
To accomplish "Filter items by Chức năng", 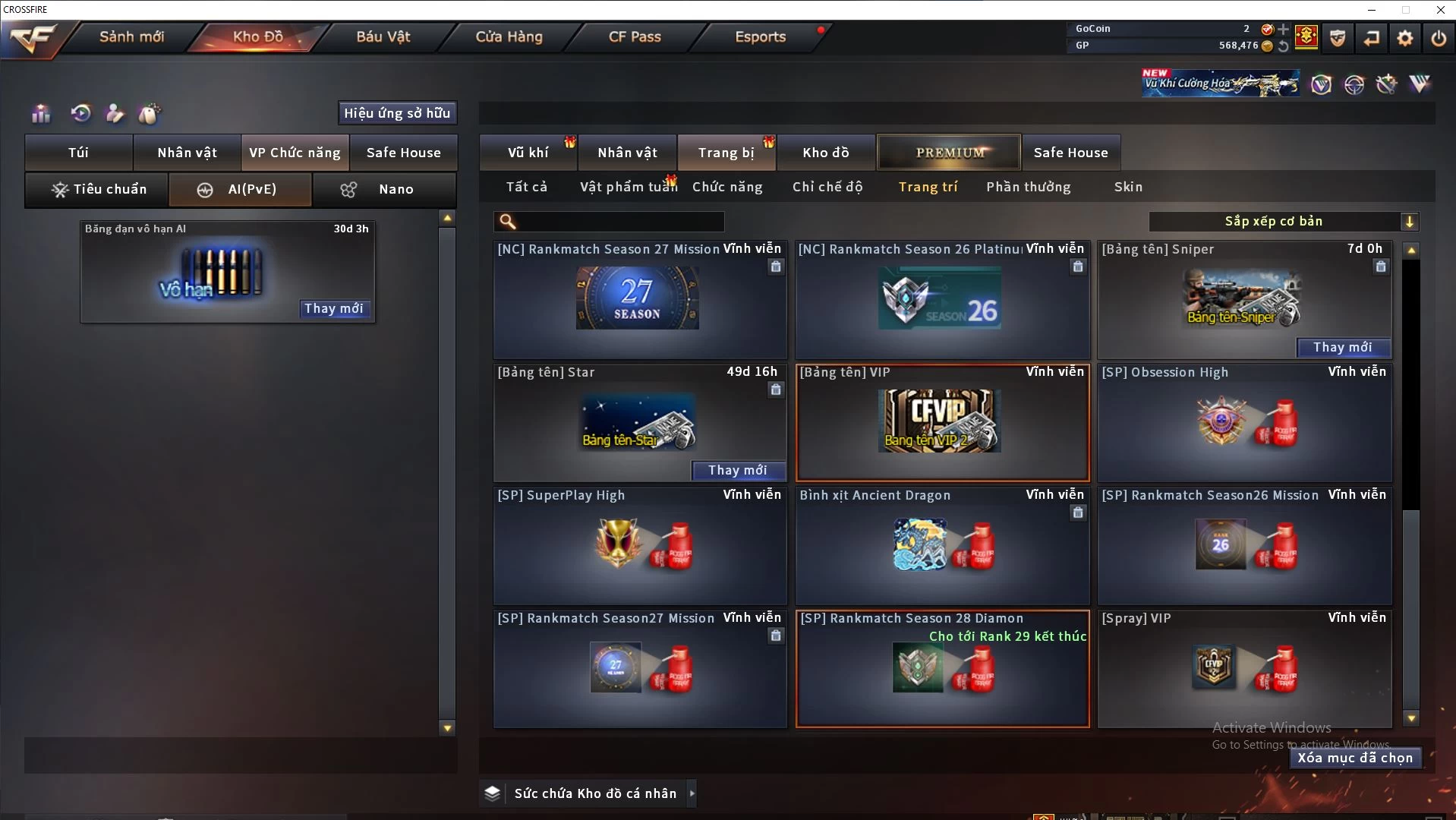I will tap(727, 187).
